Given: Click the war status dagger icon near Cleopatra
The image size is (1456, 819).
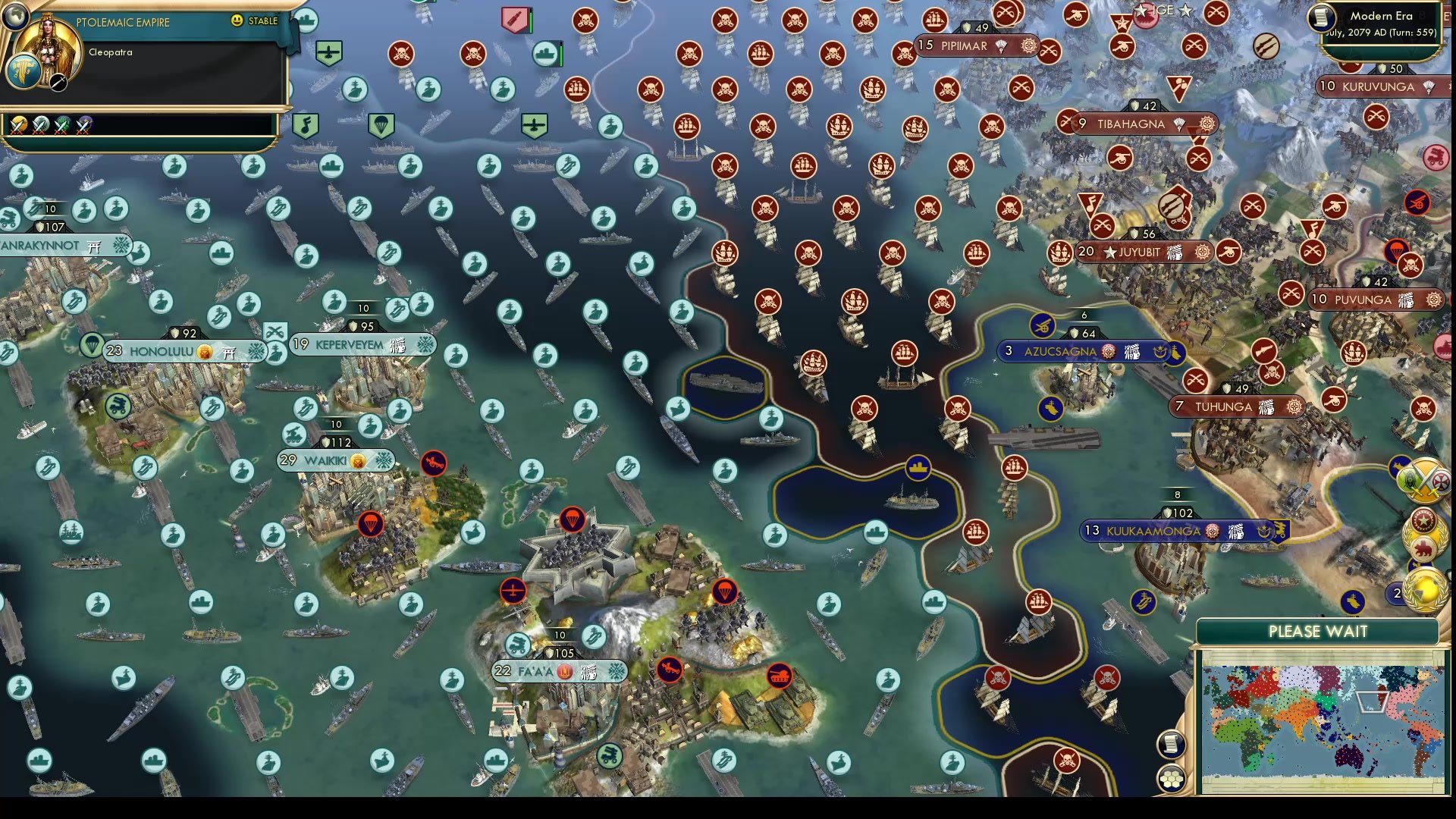Looking at the screenshot, I should tap(58, 83).
